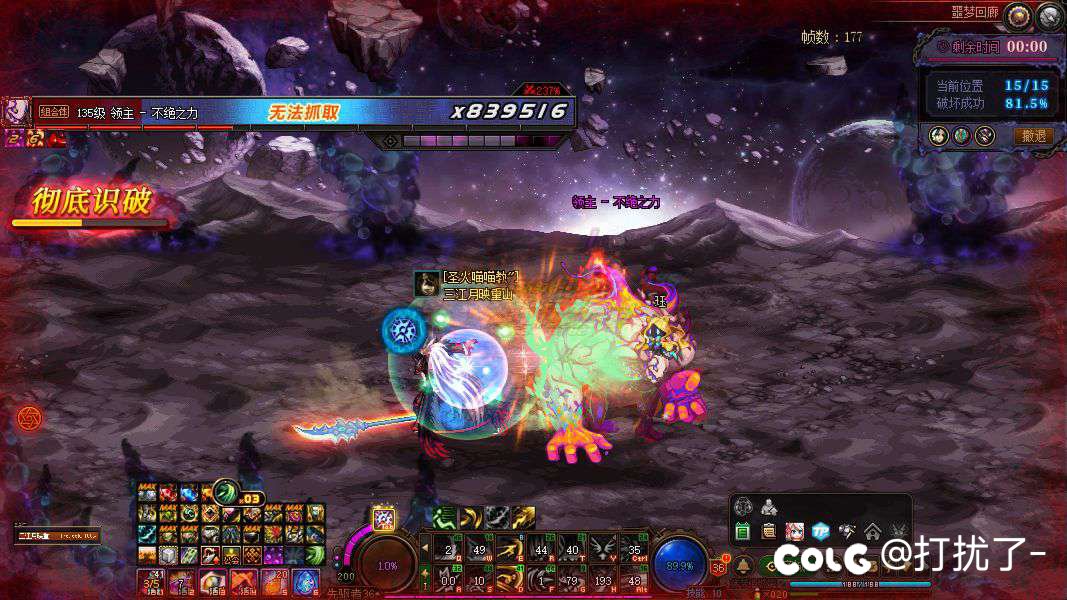Click the red aperture icon at left edge
The height and width of the screenshot is (600, 1067).
[x=28, y=418]
